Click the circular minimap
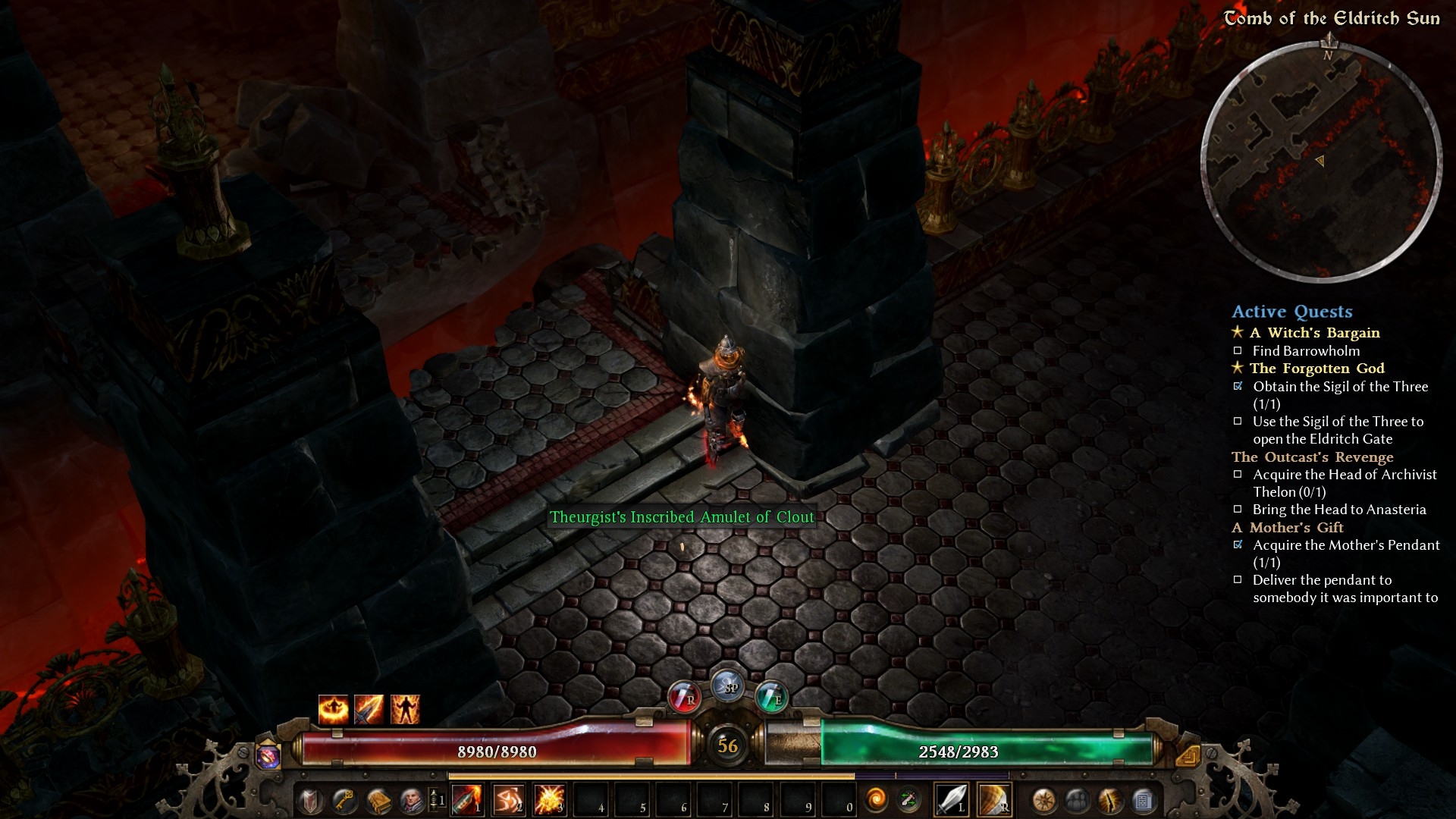The height and width of the screenshot is (819, 1456). 1321,162
